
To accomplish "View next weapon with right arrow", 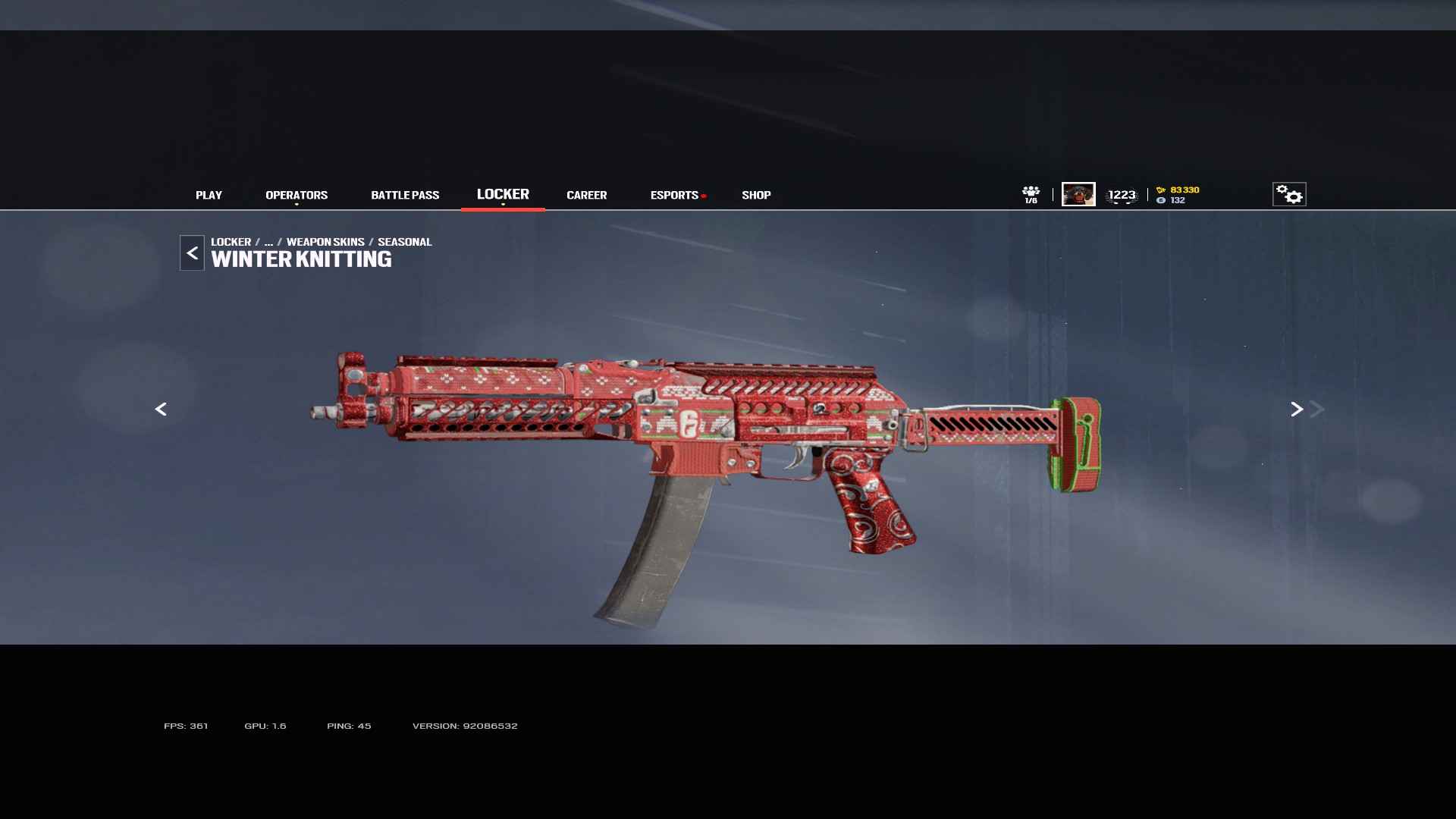I will pyautogui.click(x=1297, y=409).
